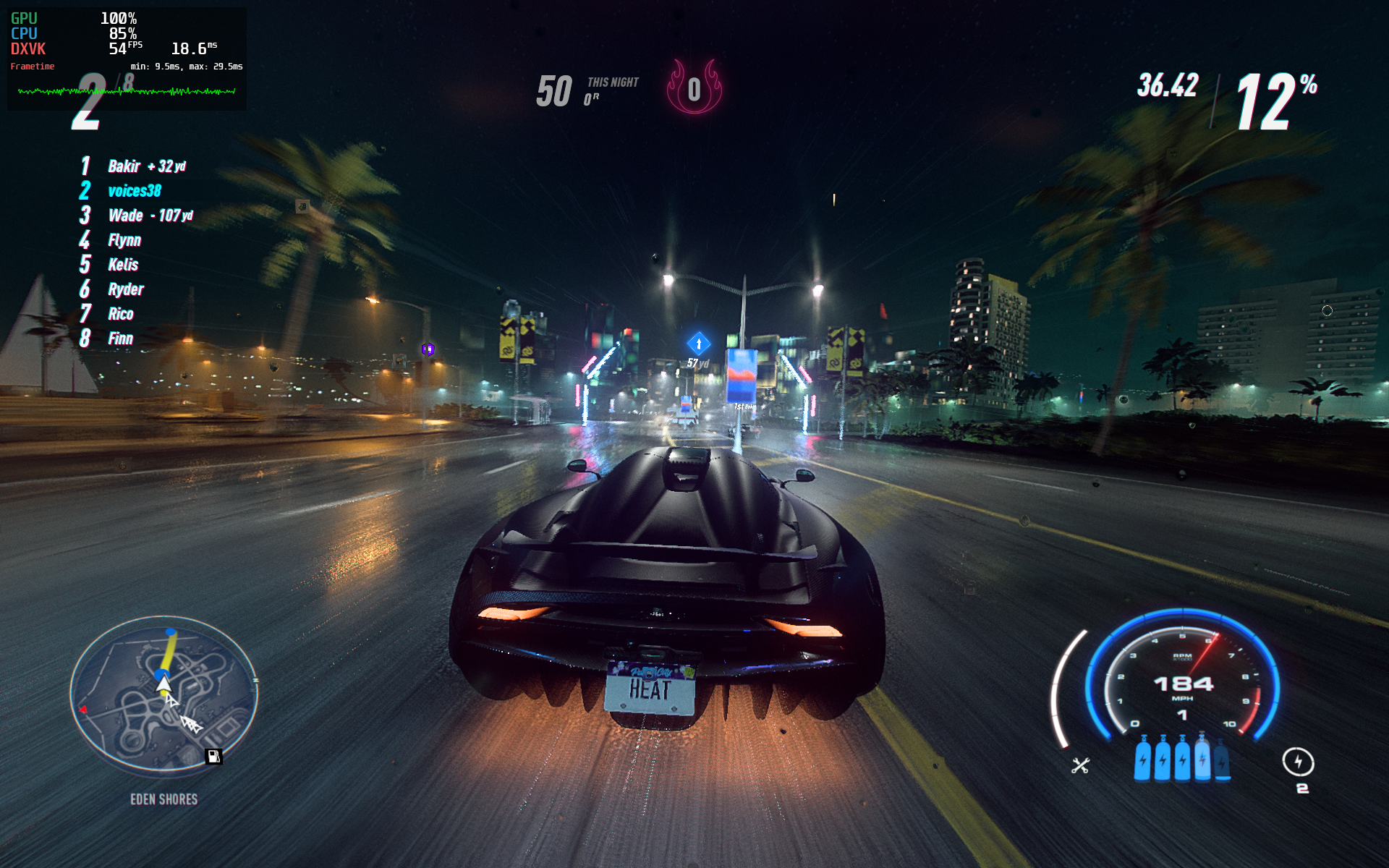The height and width of the screenshot is (868, 1389).
Task: Pick Flynn in the racer standings
Action: click(124, 240)
